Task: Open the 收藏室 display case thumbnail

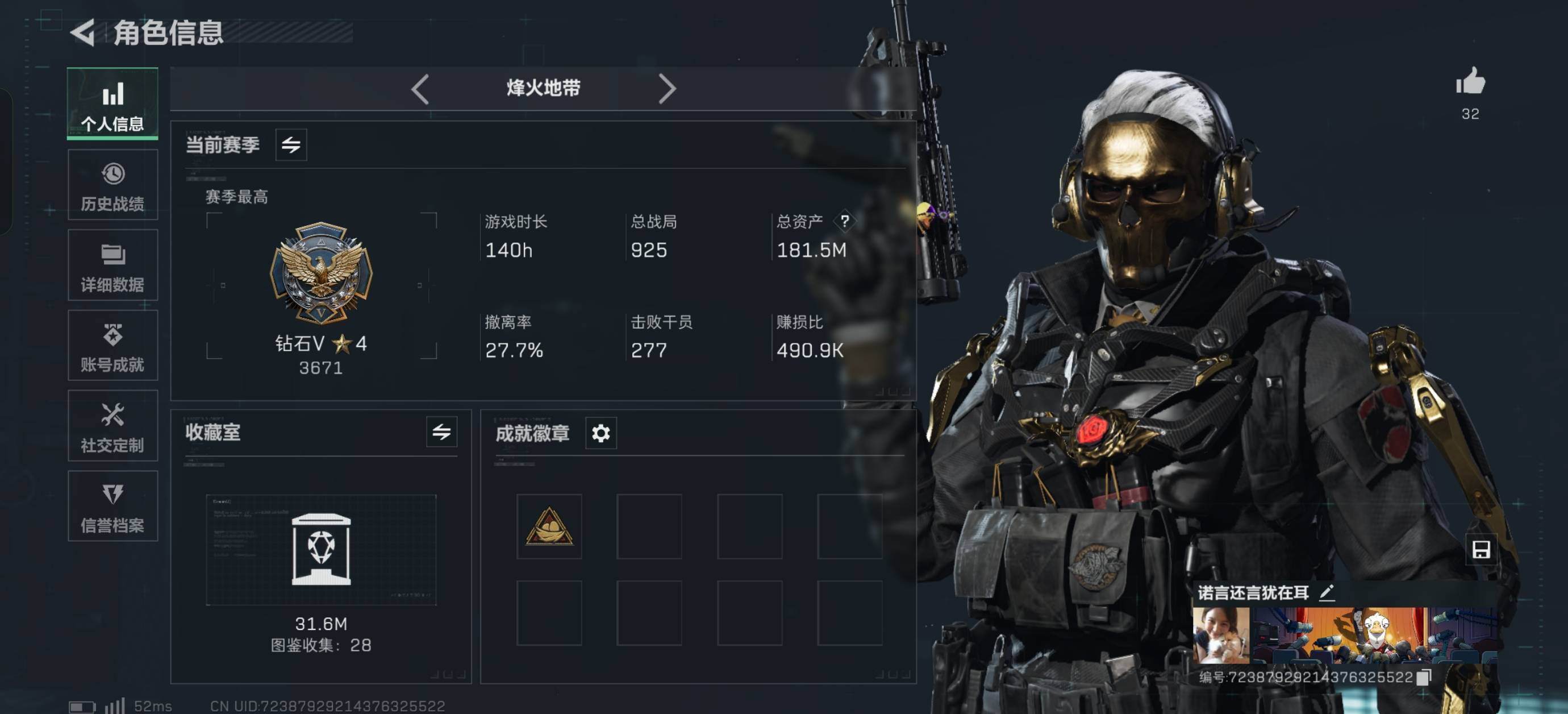Action: 321,550
